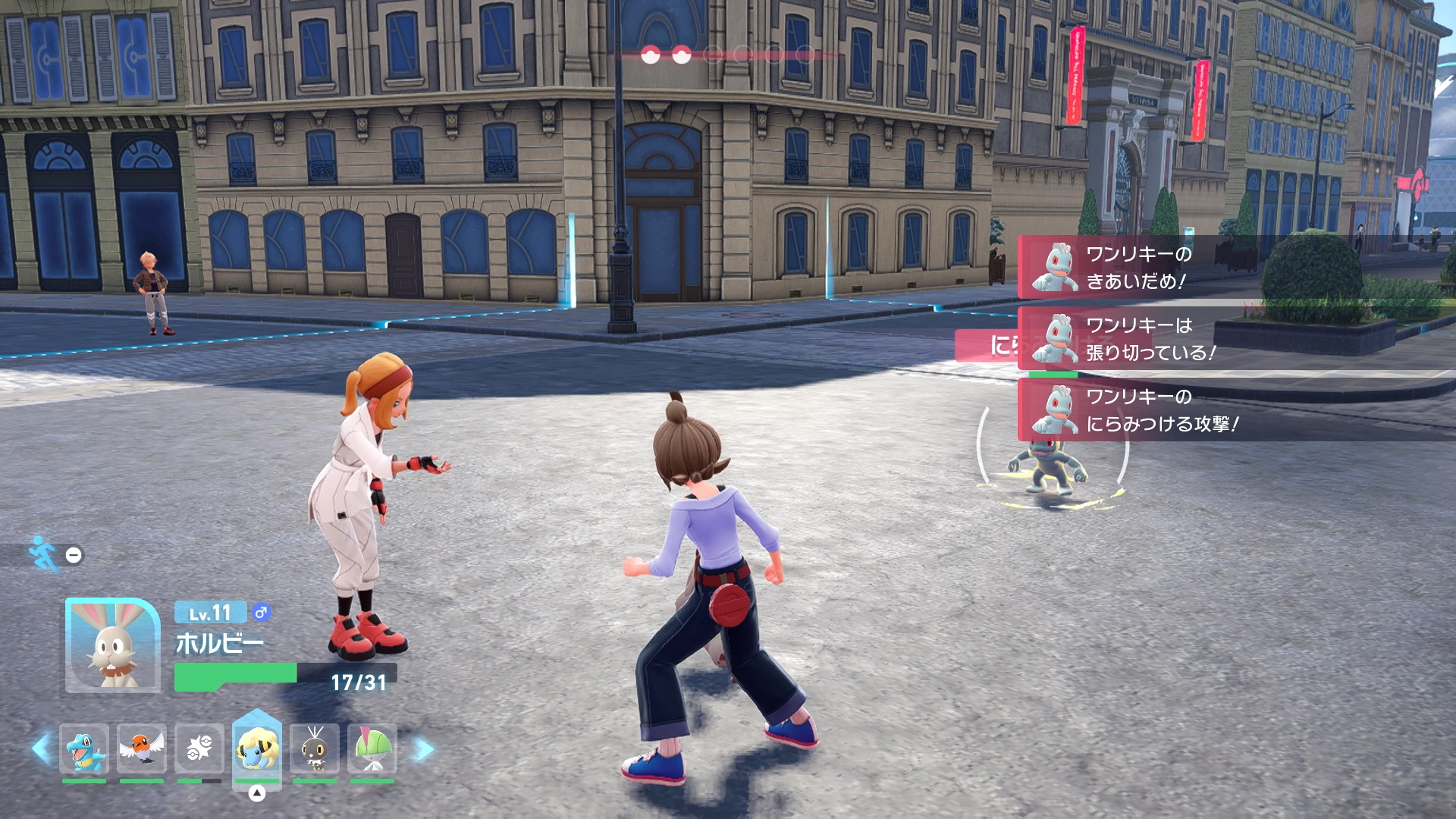This screenshot has width=1456, height=819.
Task: Click the right party scroll arrow
Action: pyautogui.click(x=424, y=749)
